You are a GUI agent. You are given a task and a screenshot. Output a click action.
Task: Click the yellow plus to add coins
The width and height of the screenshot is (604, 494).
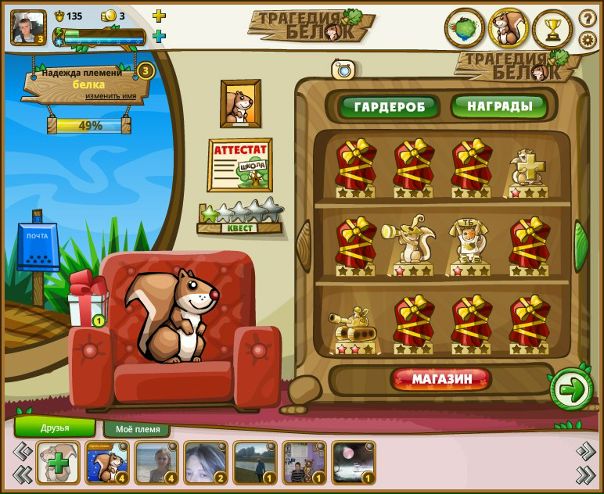tap(159, 16)
